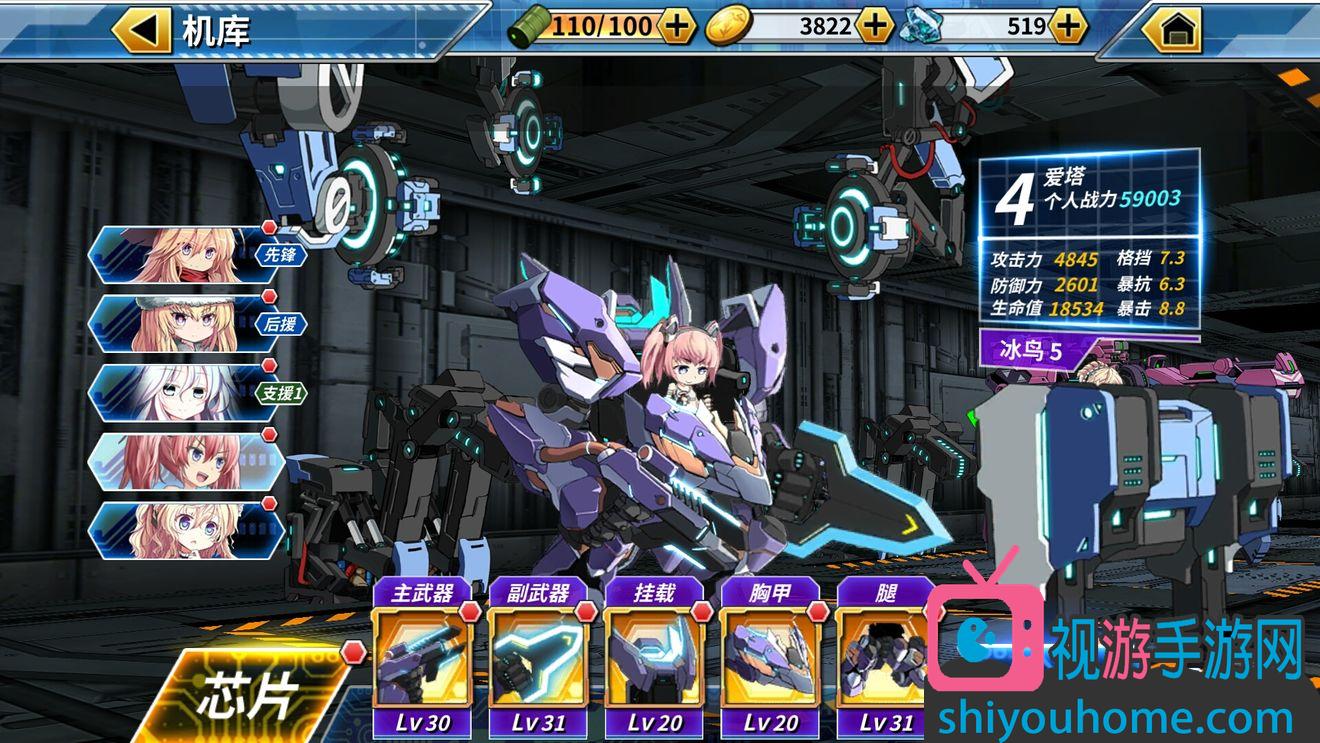This screenshot has width=1320, height=743.
Task: Select the 后援 pilot portrait
Action: point(190,323)
